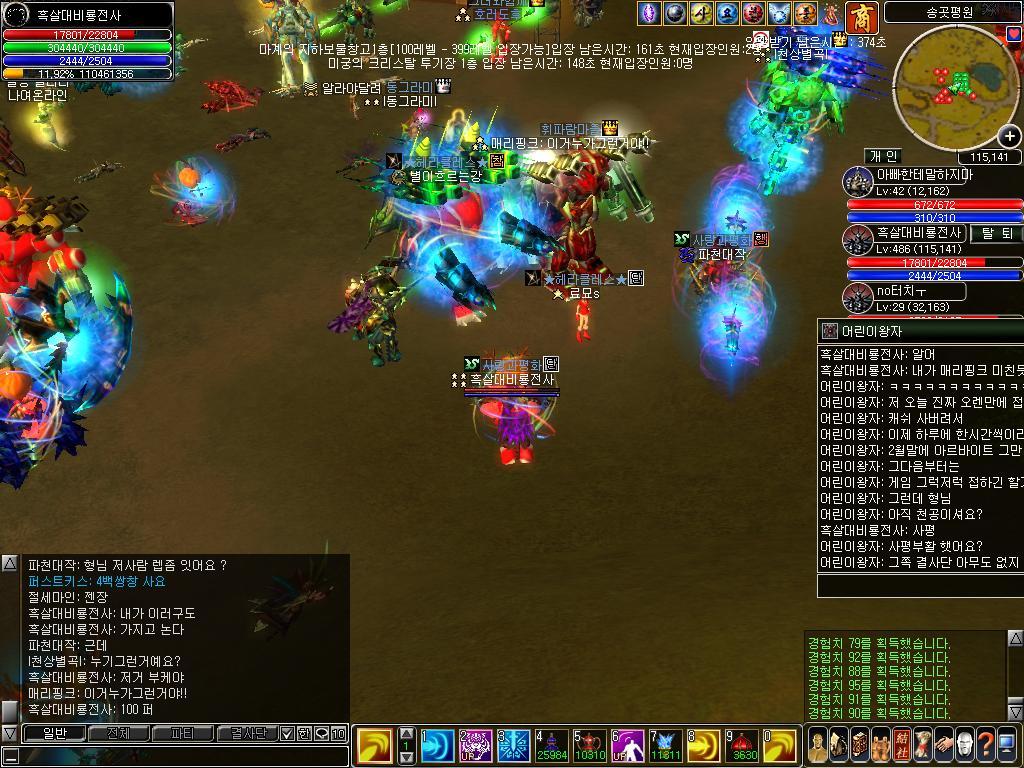The image size is (1024, 768).
Task: Open the question mark help icon
Action: click(x=985, y=745)
